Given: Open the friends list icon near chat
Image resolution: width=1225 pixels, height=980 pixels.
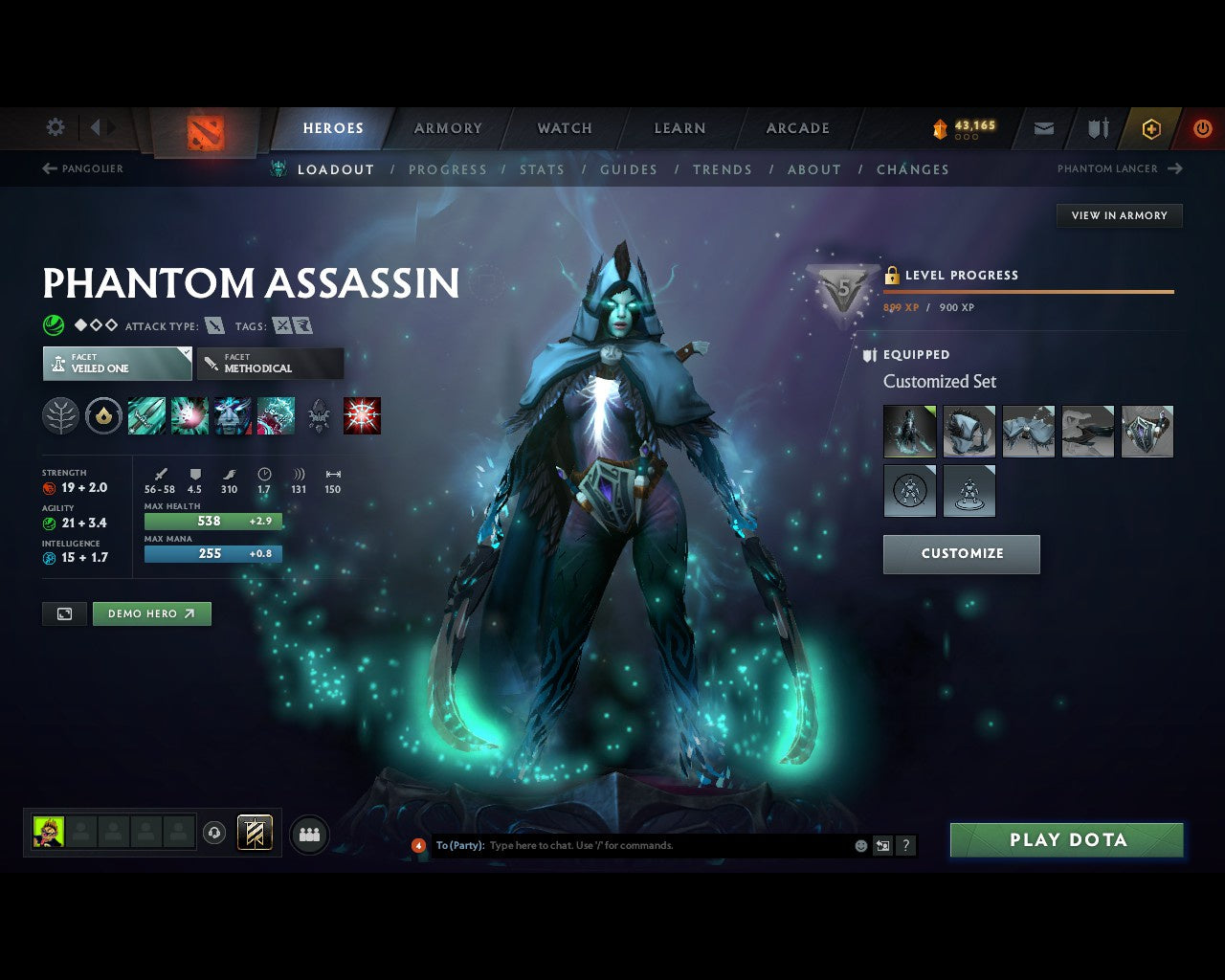Looking at the screenshot, I should tap(310, 834).
